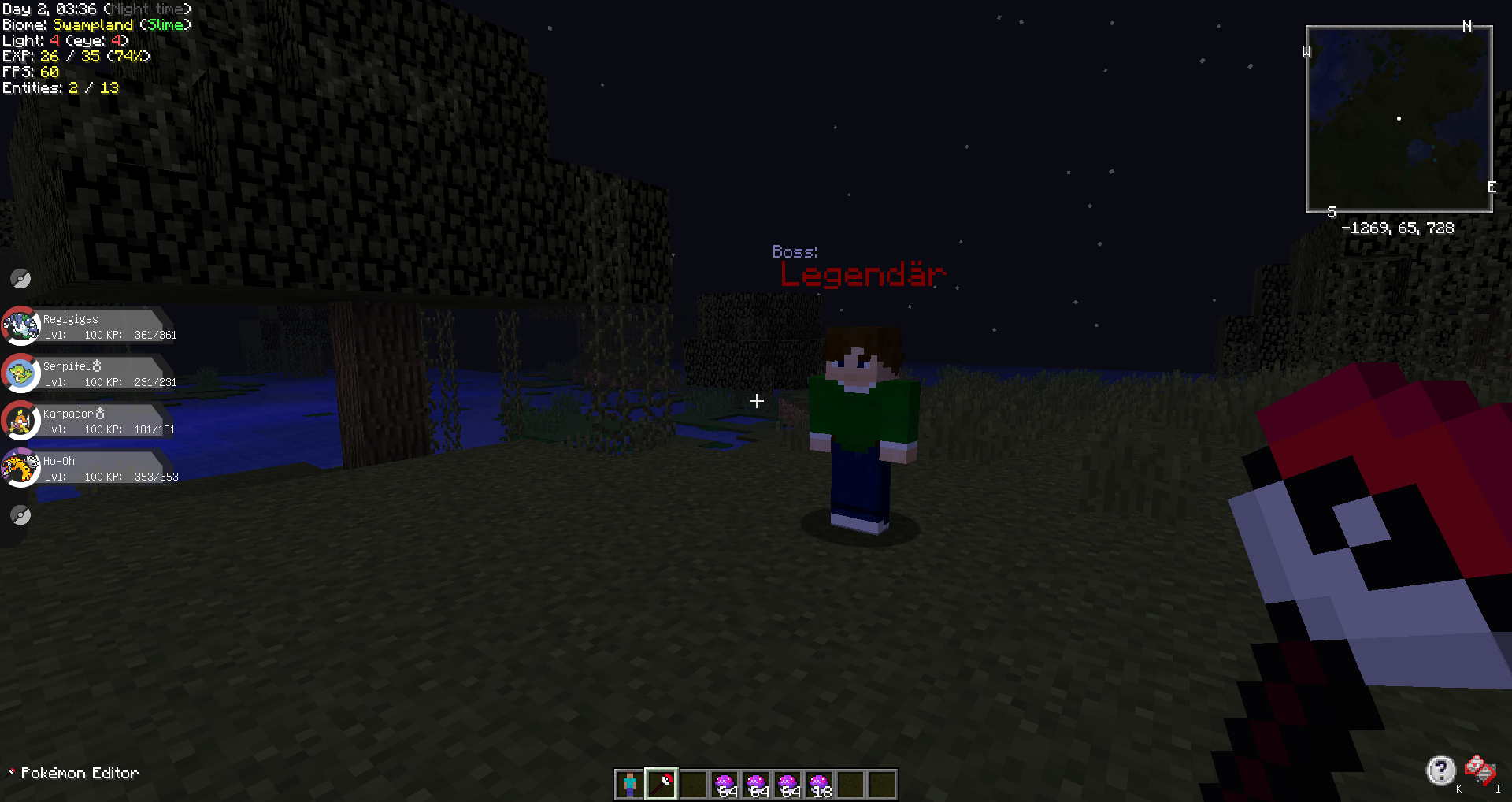Image resolution: width=1512 pixels, height=802 pixels.
Task: Click the empty Poké Ball slot below Ho-Oh
Action: click(20, 515)
